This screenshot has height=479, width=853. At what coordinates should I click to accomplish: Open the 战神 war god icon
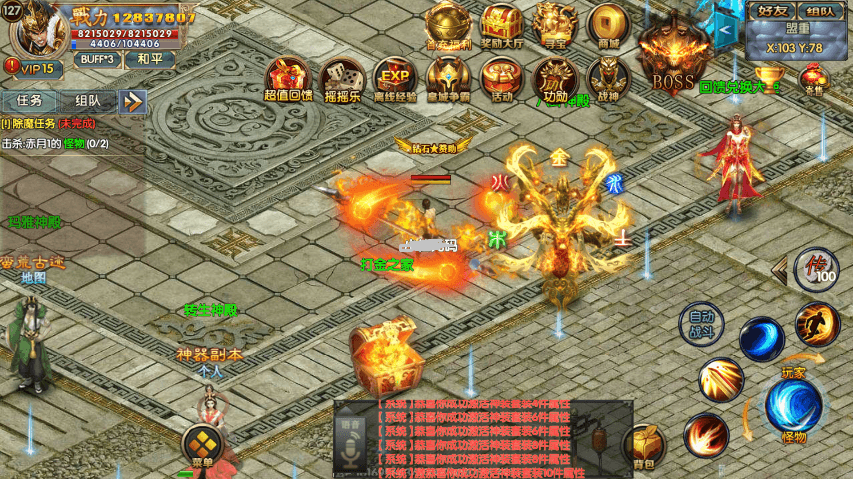click(x=608, y=78)
